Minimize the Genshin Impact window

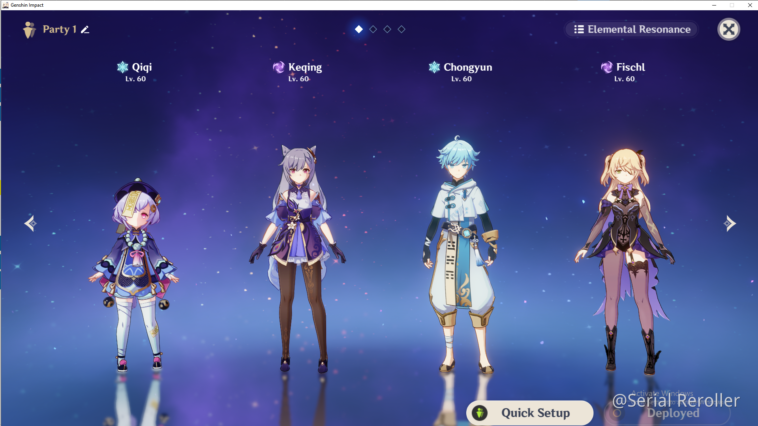point(715,5)
